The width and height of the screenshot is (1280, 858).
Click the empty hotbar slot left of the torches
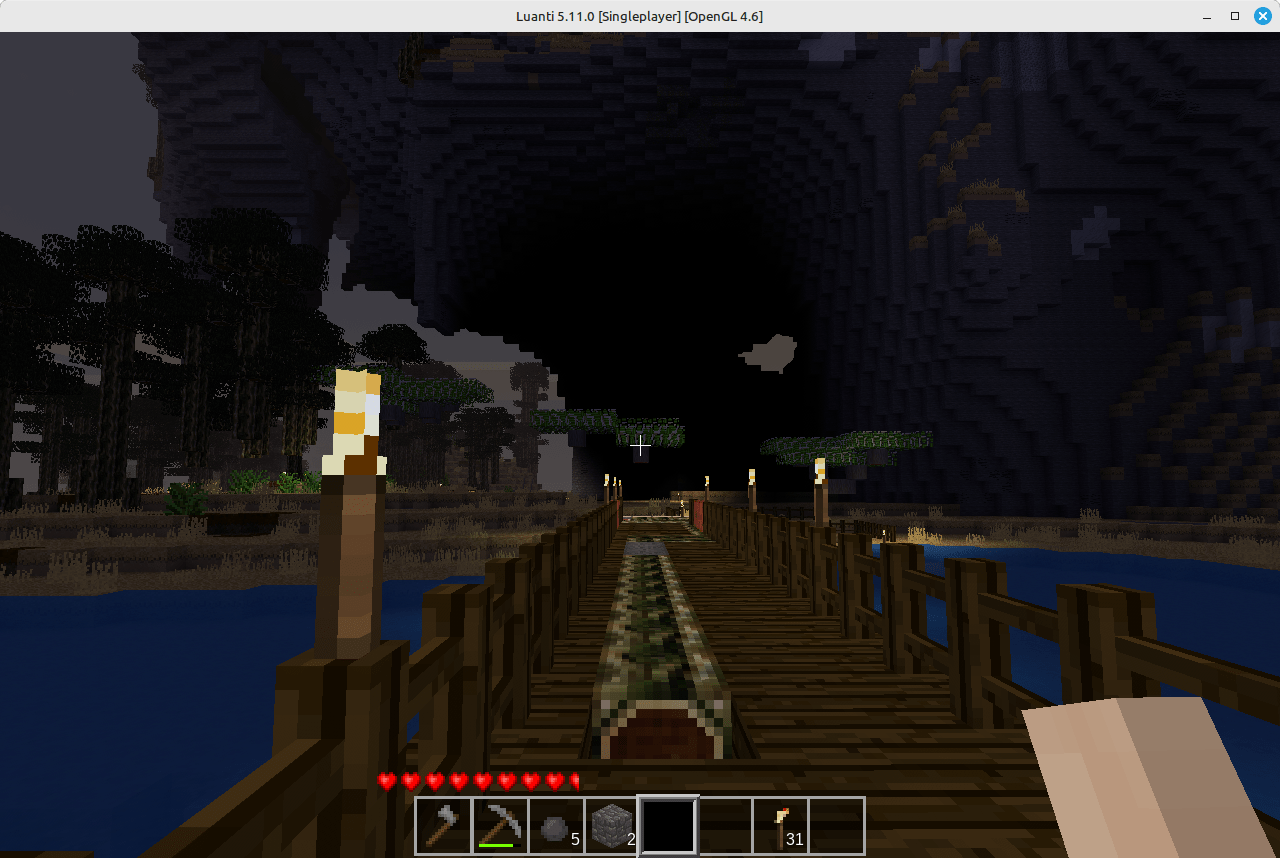tap(724, 824)
